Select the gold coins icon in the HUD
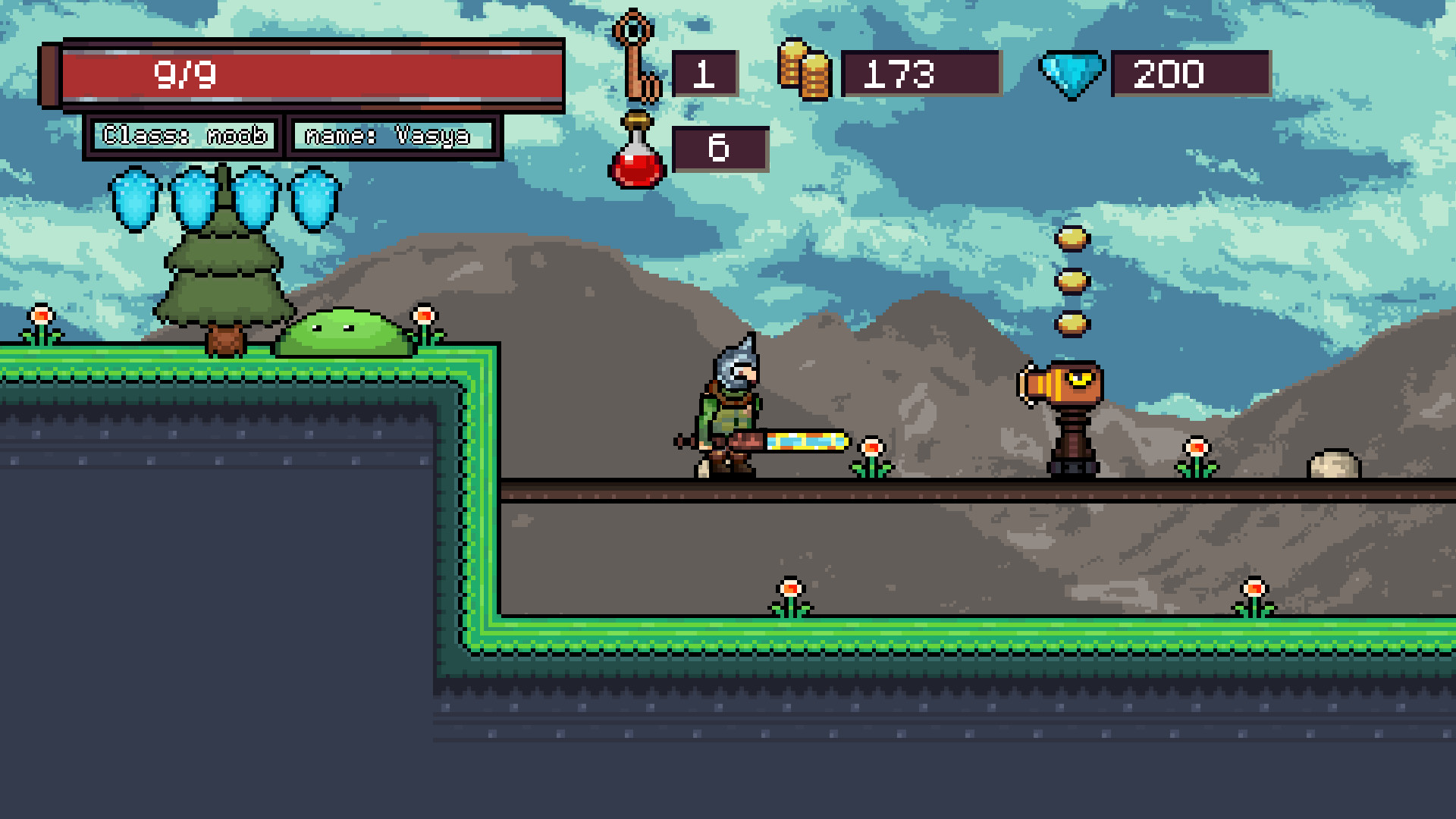Viewport: 1456px width, 819px height. pyautogui.click(x=805, y=74)
